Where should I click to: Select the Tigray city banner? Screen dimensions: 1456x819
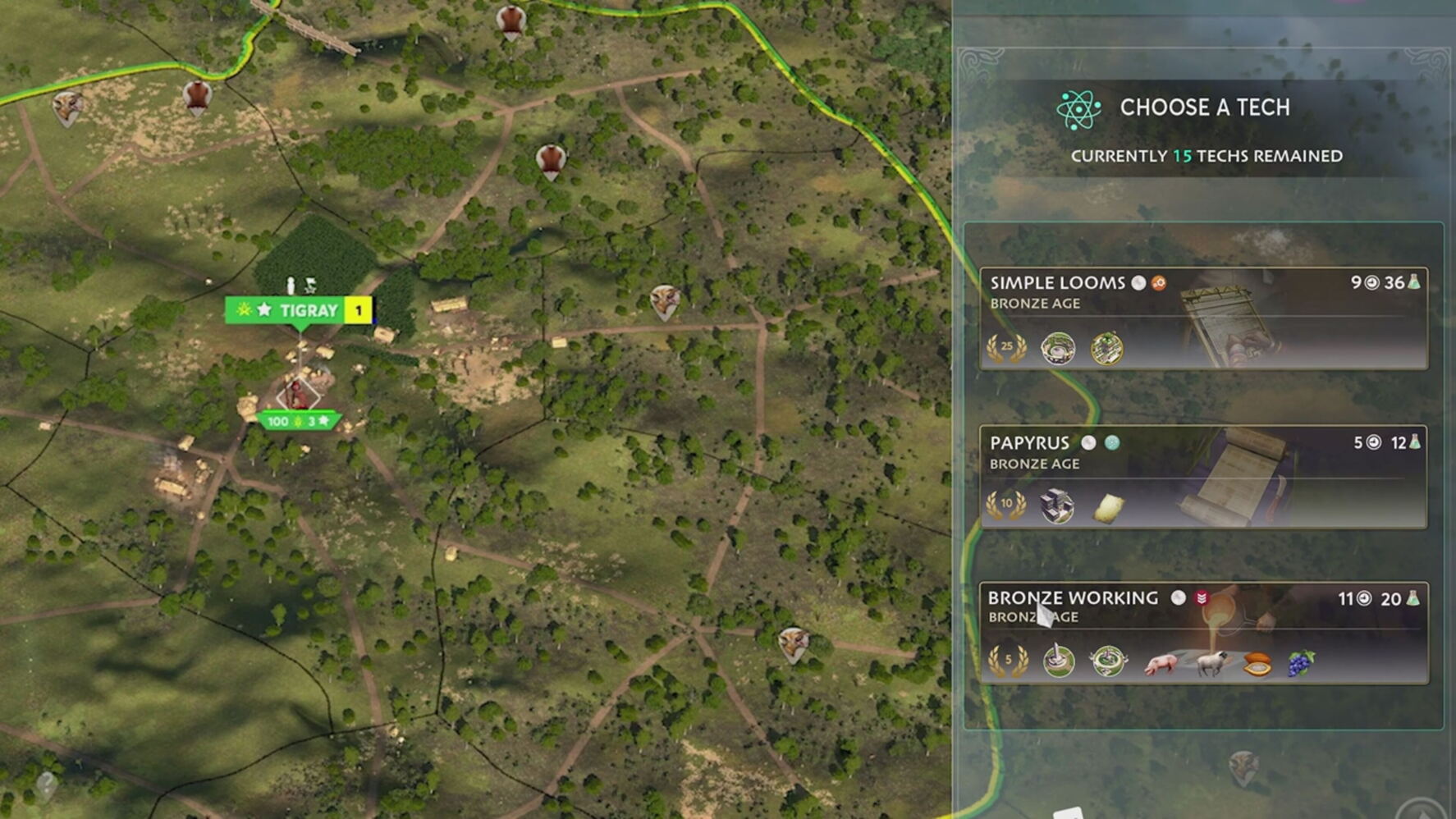tap(298, 310)
